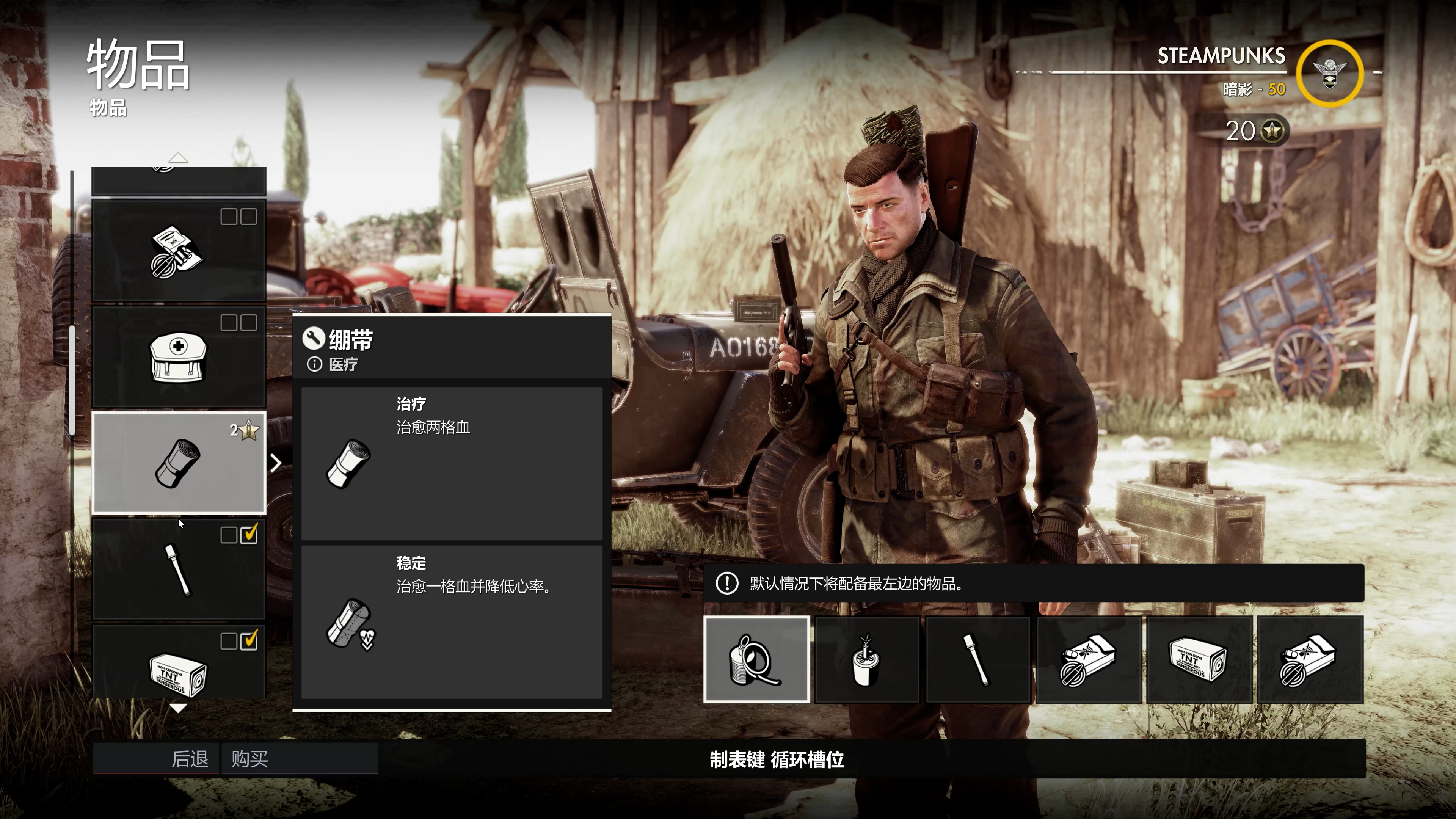Click the right chevron beside the bandage tile

(276, 463)
